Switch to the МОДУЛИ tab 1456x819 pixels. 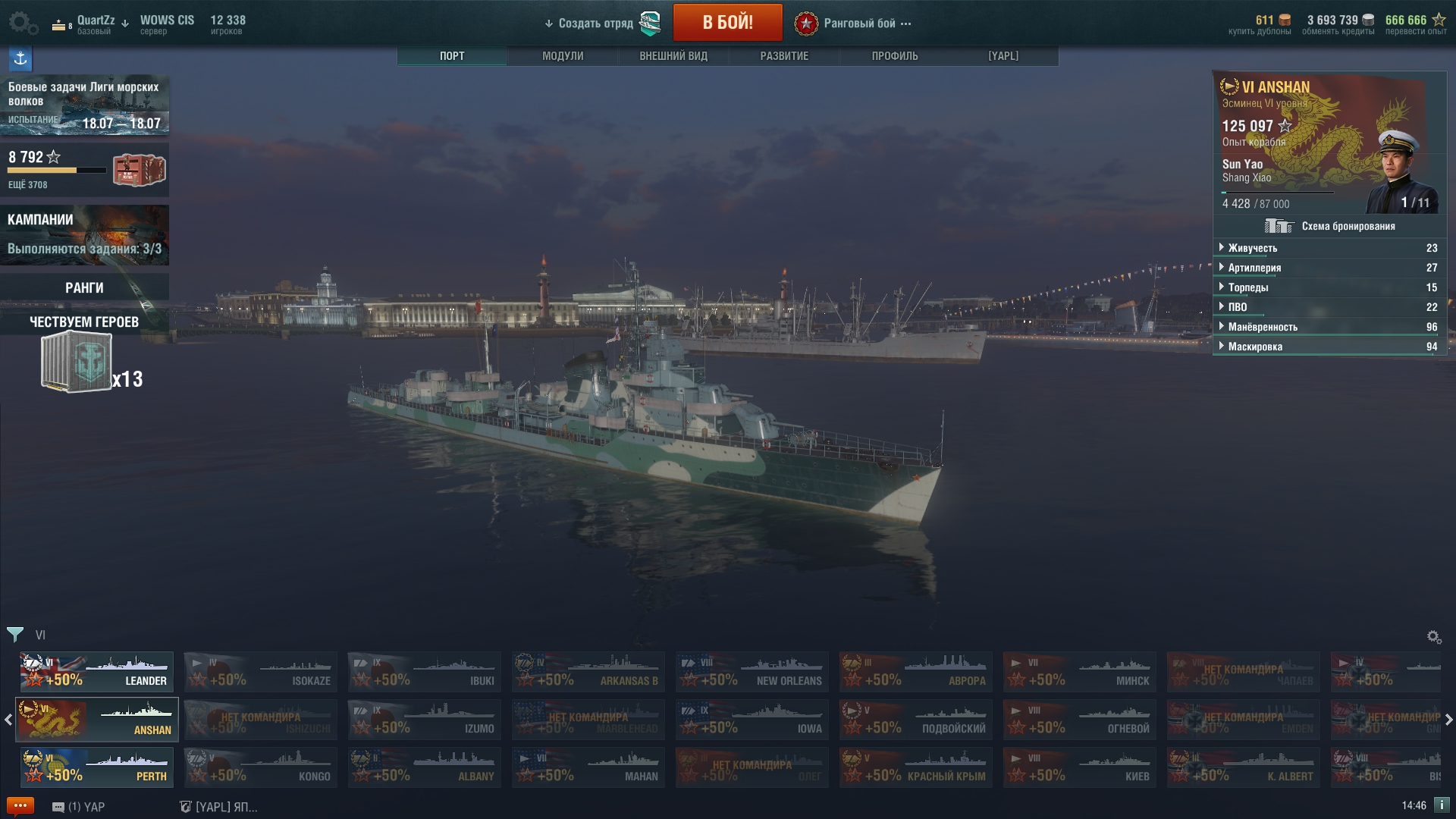click(x=563, y=56)
